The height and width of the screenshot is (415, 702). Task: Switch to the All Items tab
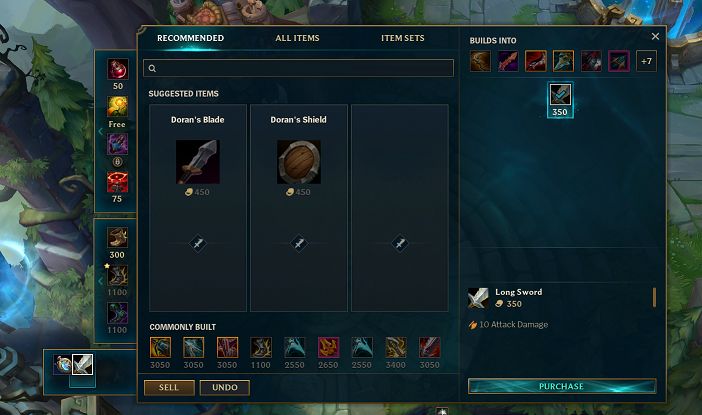point(297,38)
